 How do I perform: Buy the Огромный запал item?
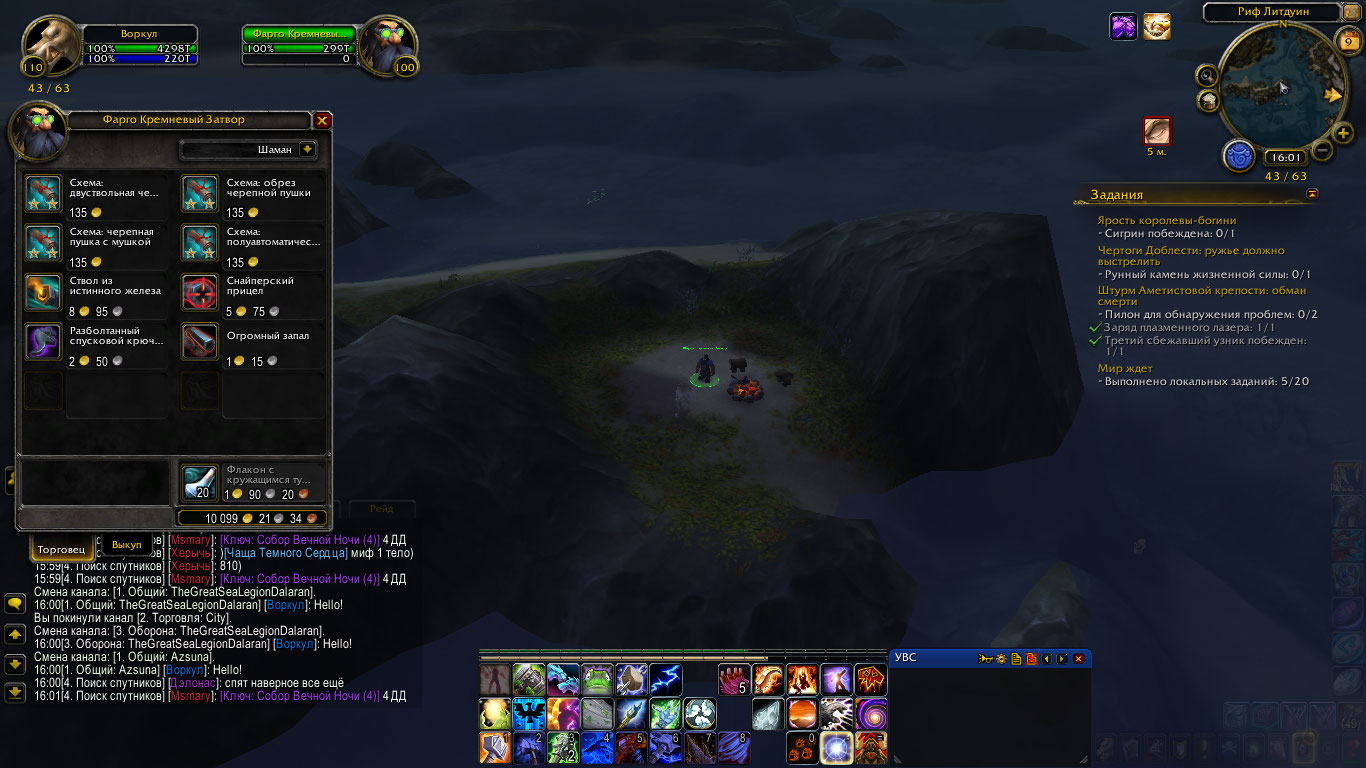click(x=200, y=342)
